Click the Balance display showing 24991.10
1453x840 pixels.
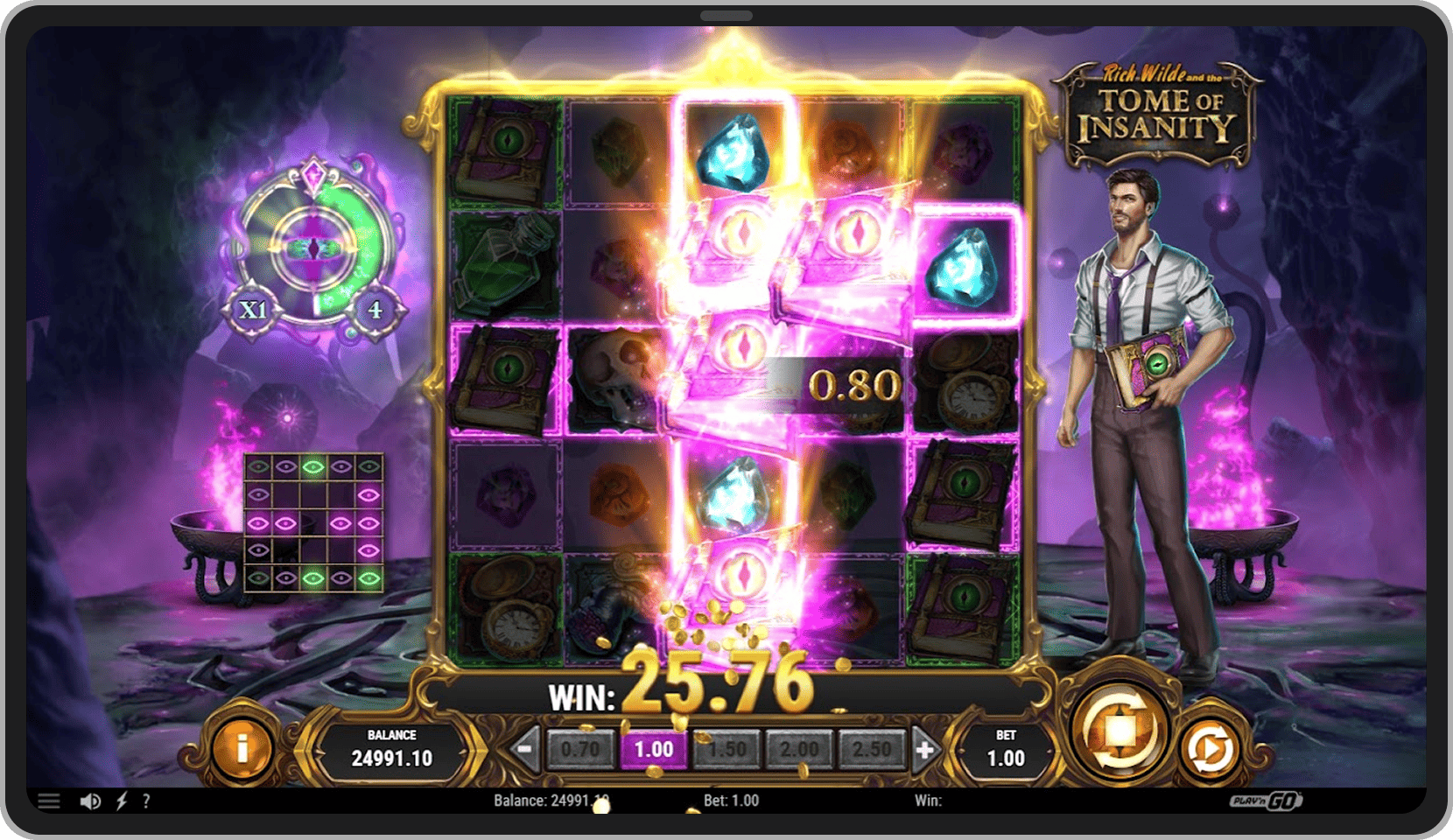(394, 750)
